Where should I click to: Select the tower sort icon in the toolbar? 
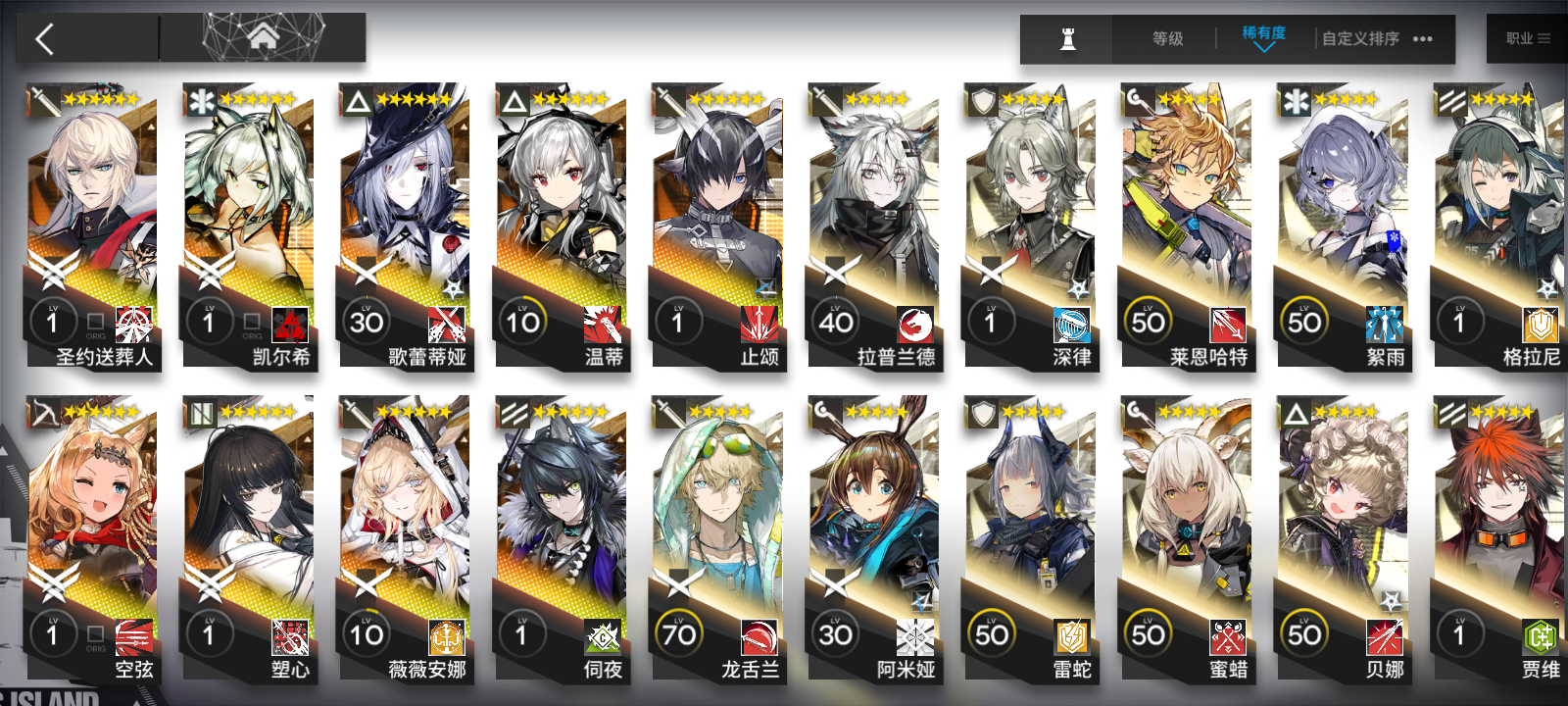1067,39
